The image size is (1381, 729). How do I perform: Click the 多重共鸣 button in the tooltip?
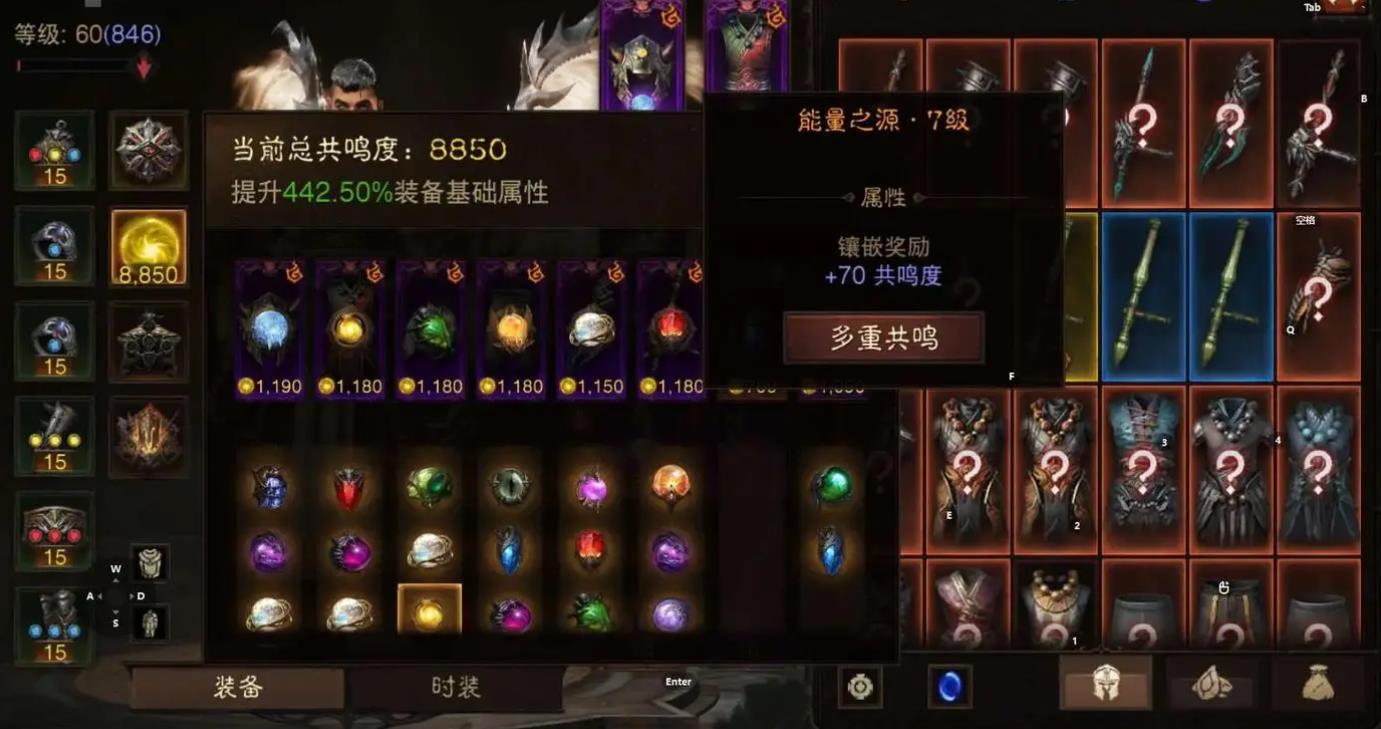884,338
